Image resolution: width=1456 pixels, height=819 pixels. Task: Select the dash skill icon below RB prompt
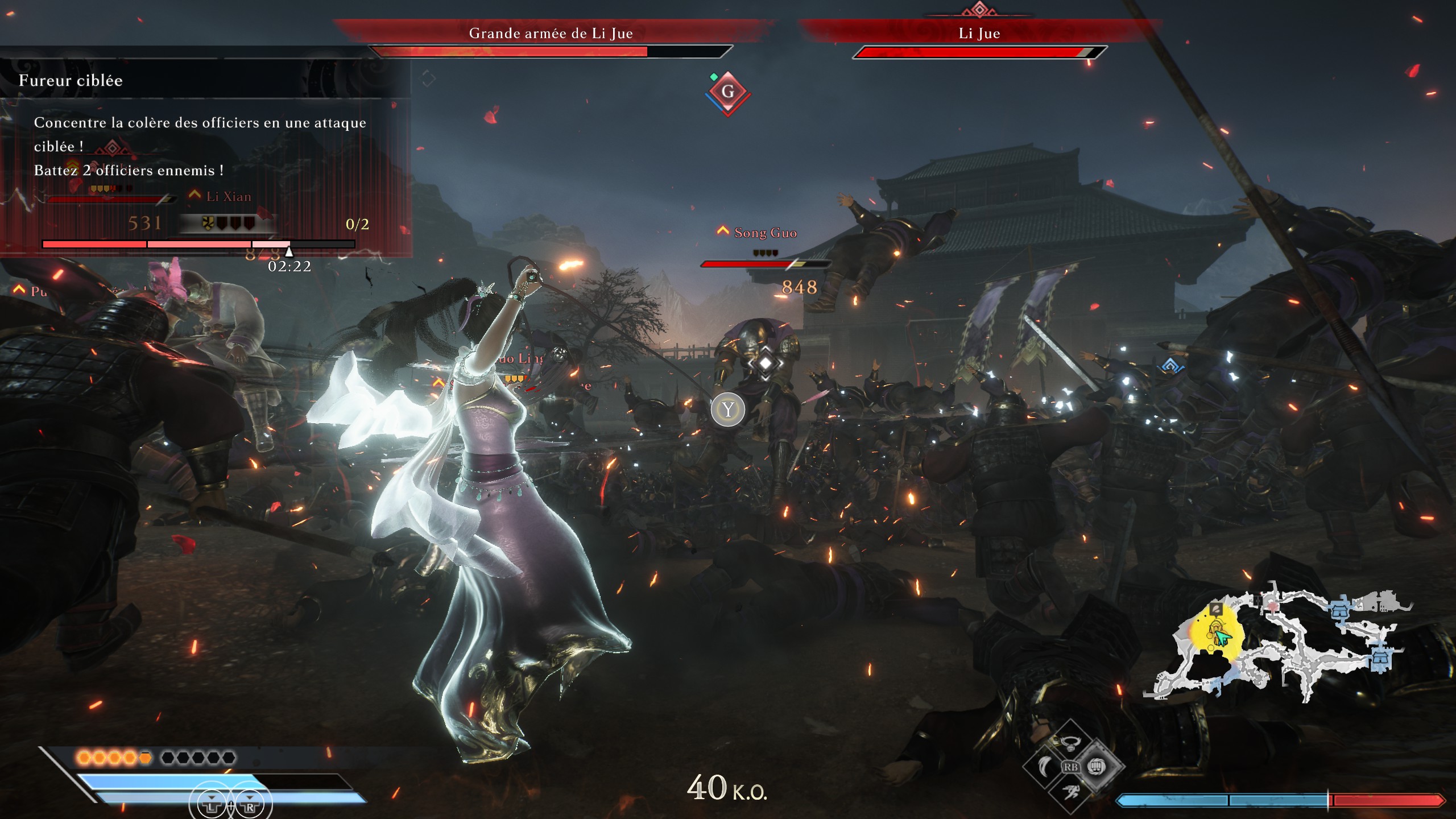(x=1070, y=791)
